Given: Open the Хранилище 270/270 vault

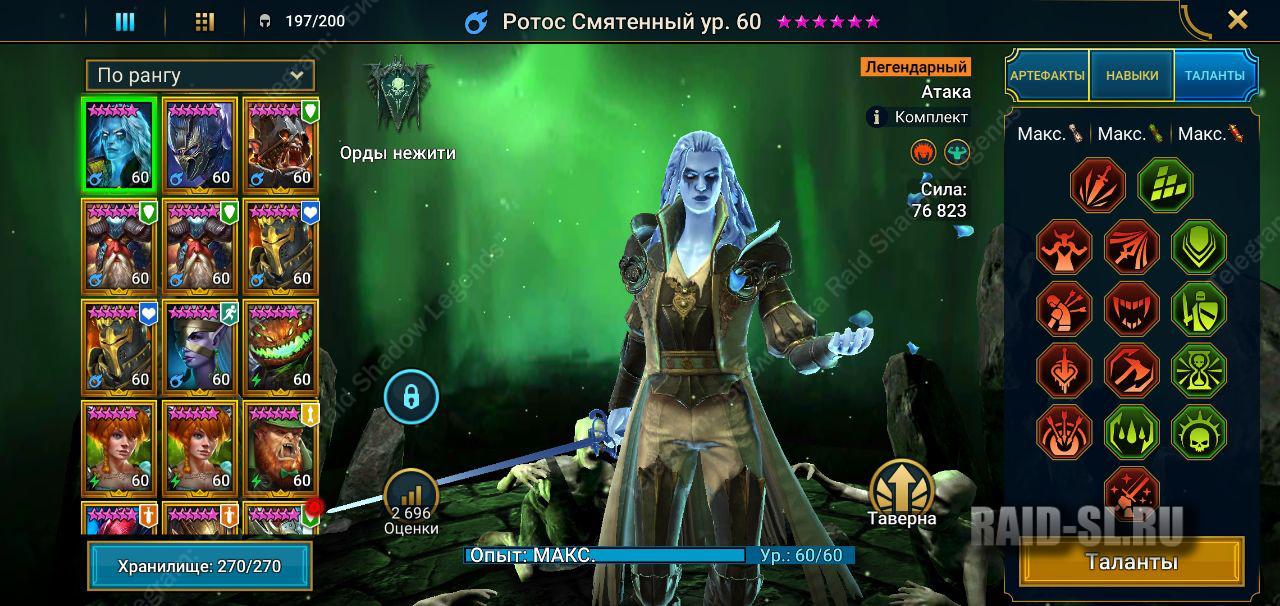Looking at the screenshot, I should tap(199, 566).
